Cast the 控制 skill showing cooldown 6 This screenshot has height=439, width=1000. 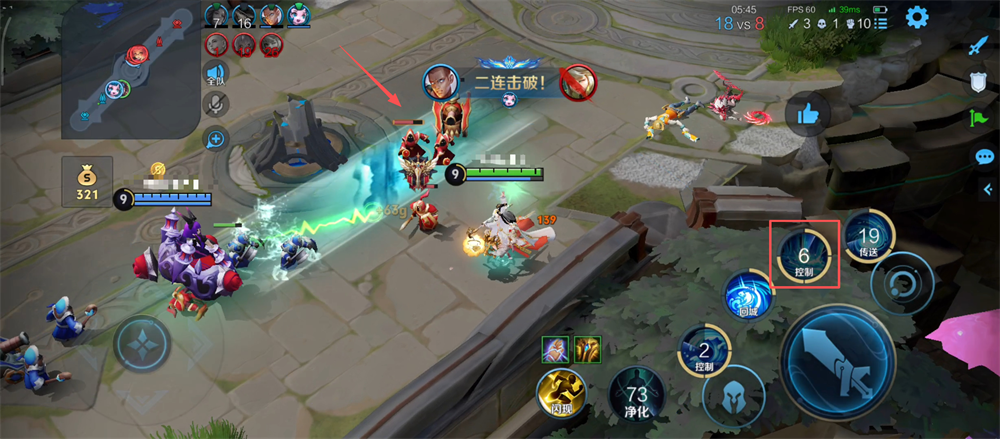pos(803,254)
